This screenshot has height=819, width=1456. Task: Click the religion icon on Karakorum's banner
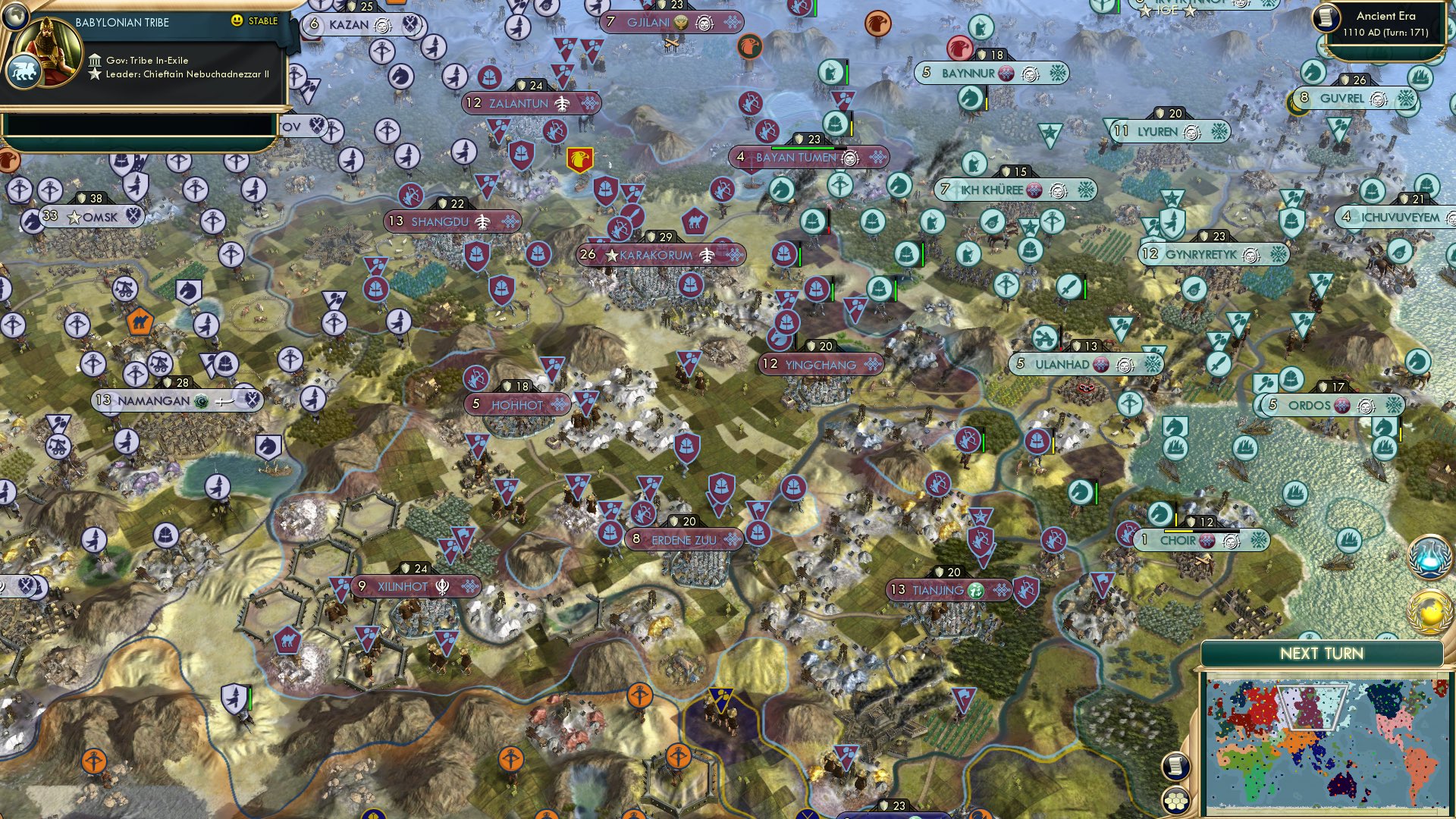coord(707,256)
